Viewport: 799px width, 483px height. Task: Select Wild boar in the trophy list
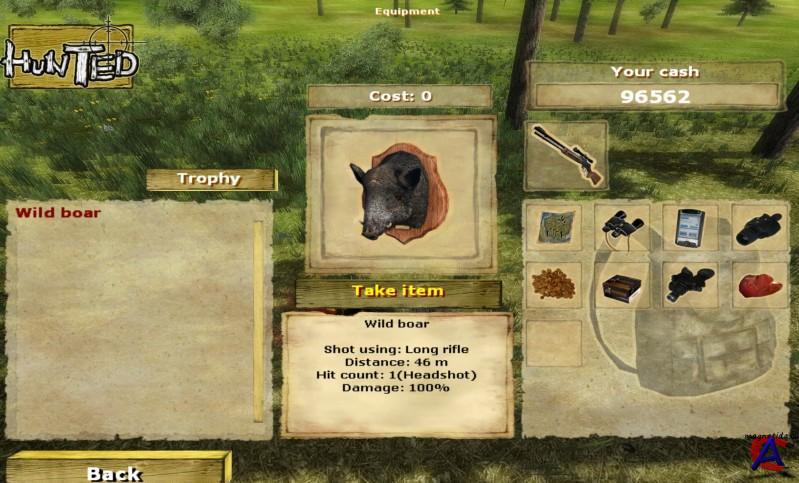click(58, 212)
